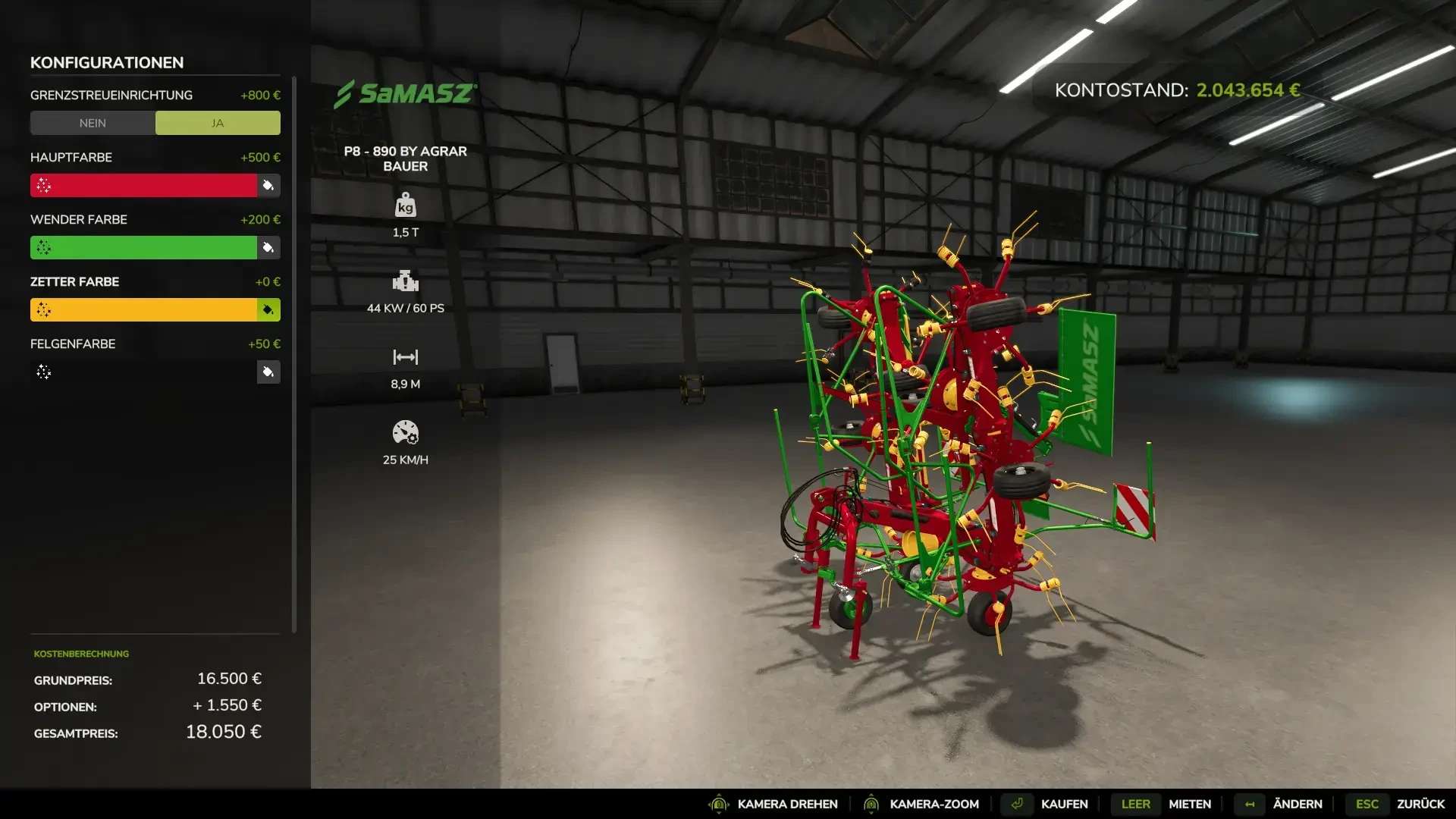Select the green Wender Farbe color bar
1456x819 pixels.
click(144, 248)
